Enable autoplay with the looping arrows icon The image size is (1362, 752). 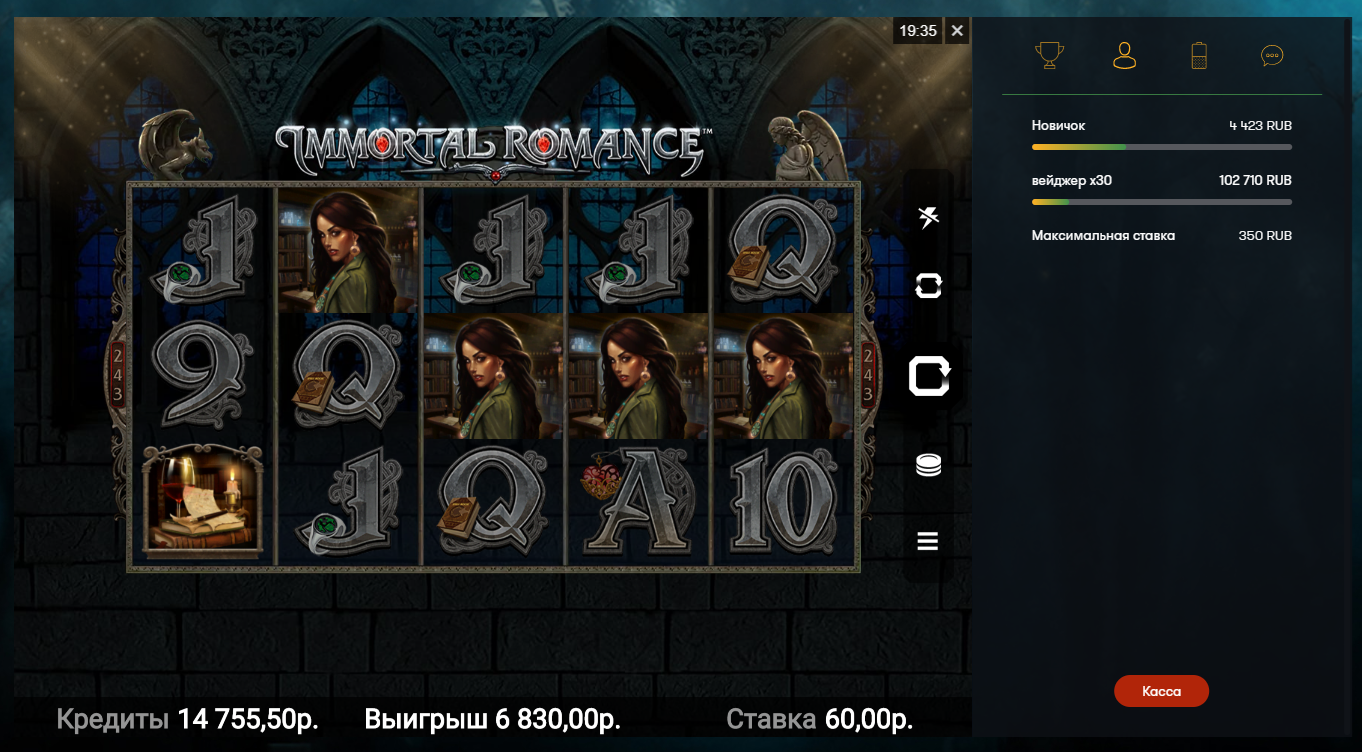928,286
